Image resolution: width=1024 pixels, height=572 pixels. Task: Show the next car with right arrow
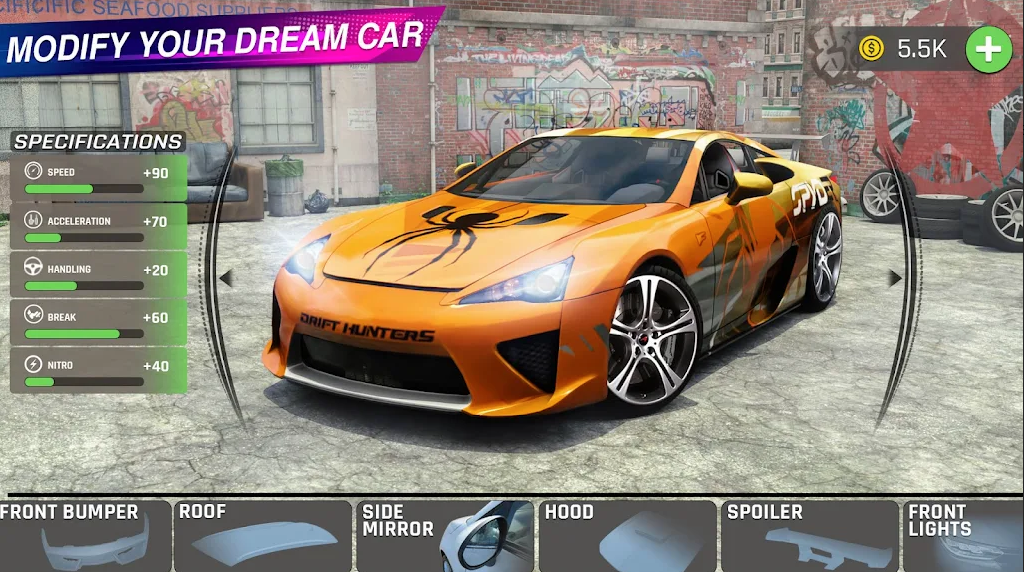coord(894,278)
